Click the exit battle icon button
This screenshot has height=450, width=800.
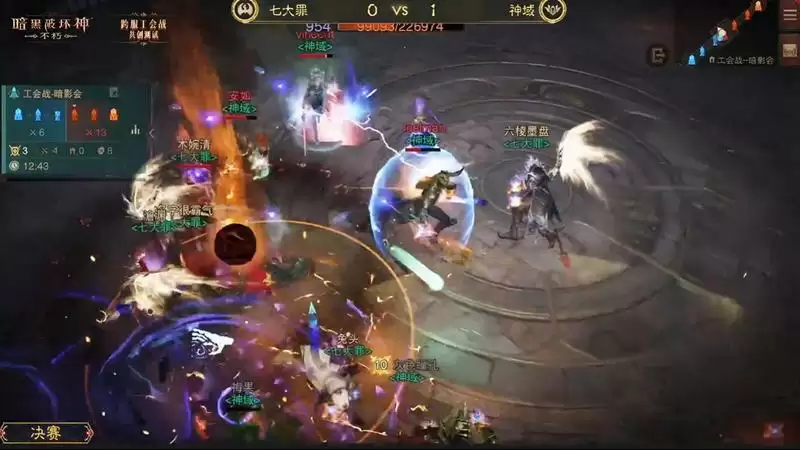[657, 56]
